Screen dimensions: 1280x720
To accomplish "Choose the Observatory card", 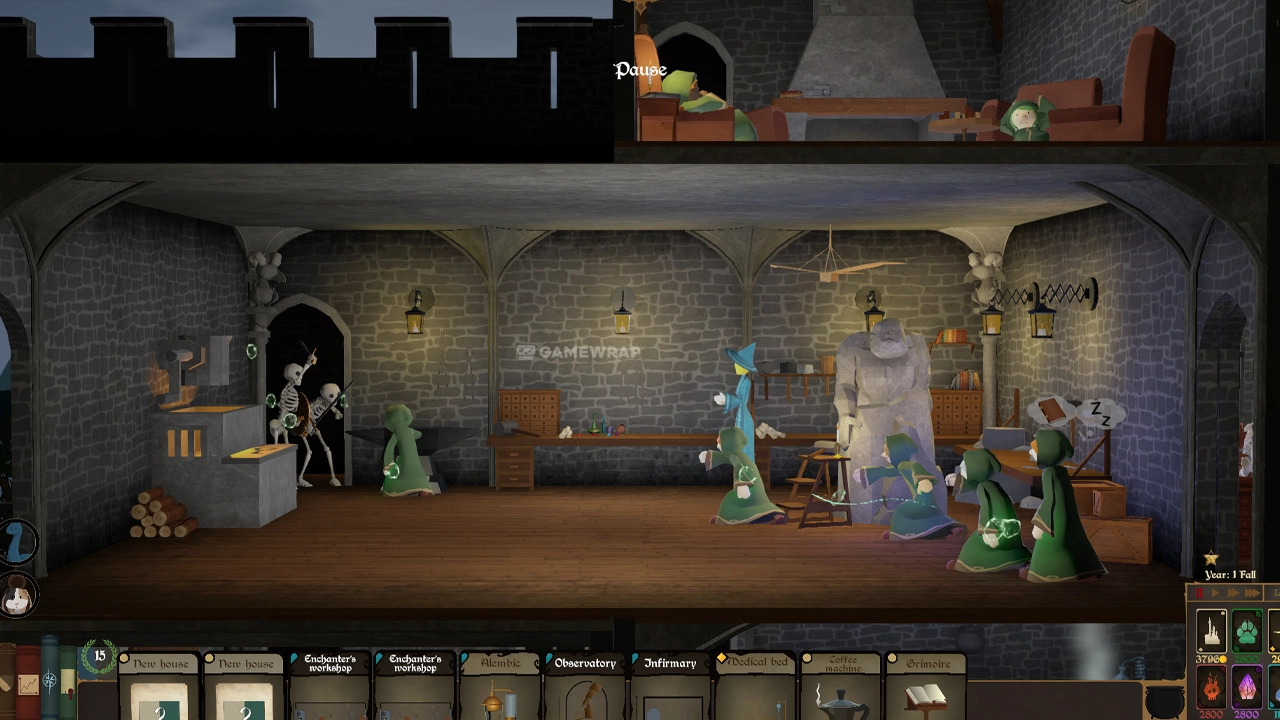I will click(x=586, y=689).
